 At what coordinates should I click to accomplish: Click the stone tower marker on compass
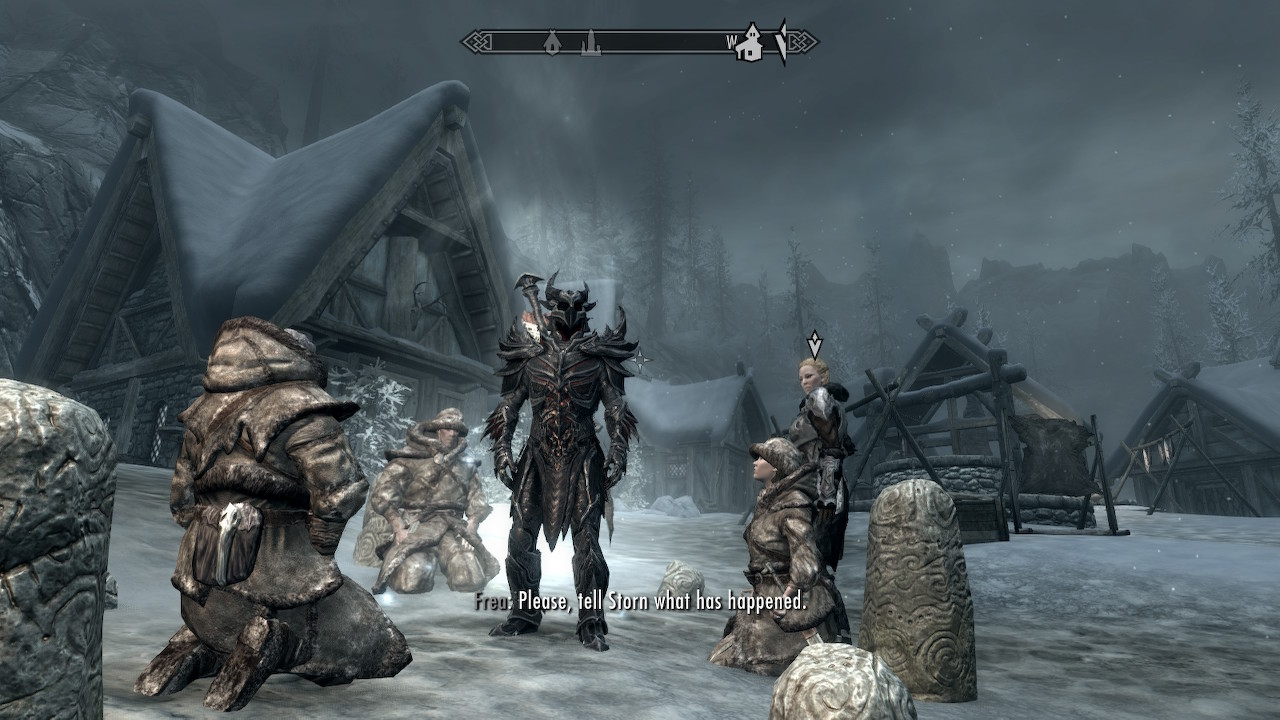(x=591, y=43)
